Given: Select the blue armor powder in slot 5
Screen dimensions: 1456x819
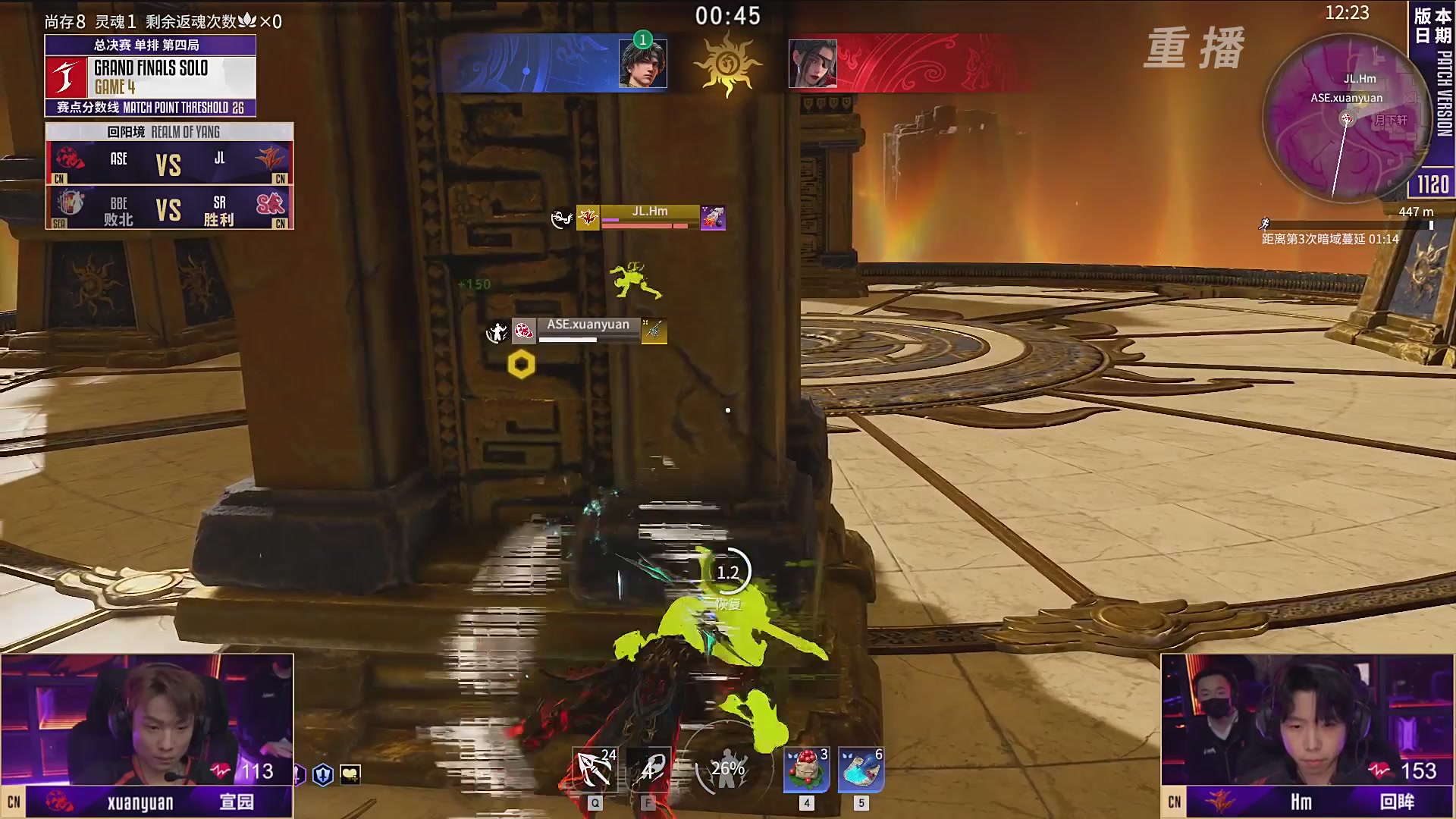Looking at the screenshot, I should click(861, 770).
